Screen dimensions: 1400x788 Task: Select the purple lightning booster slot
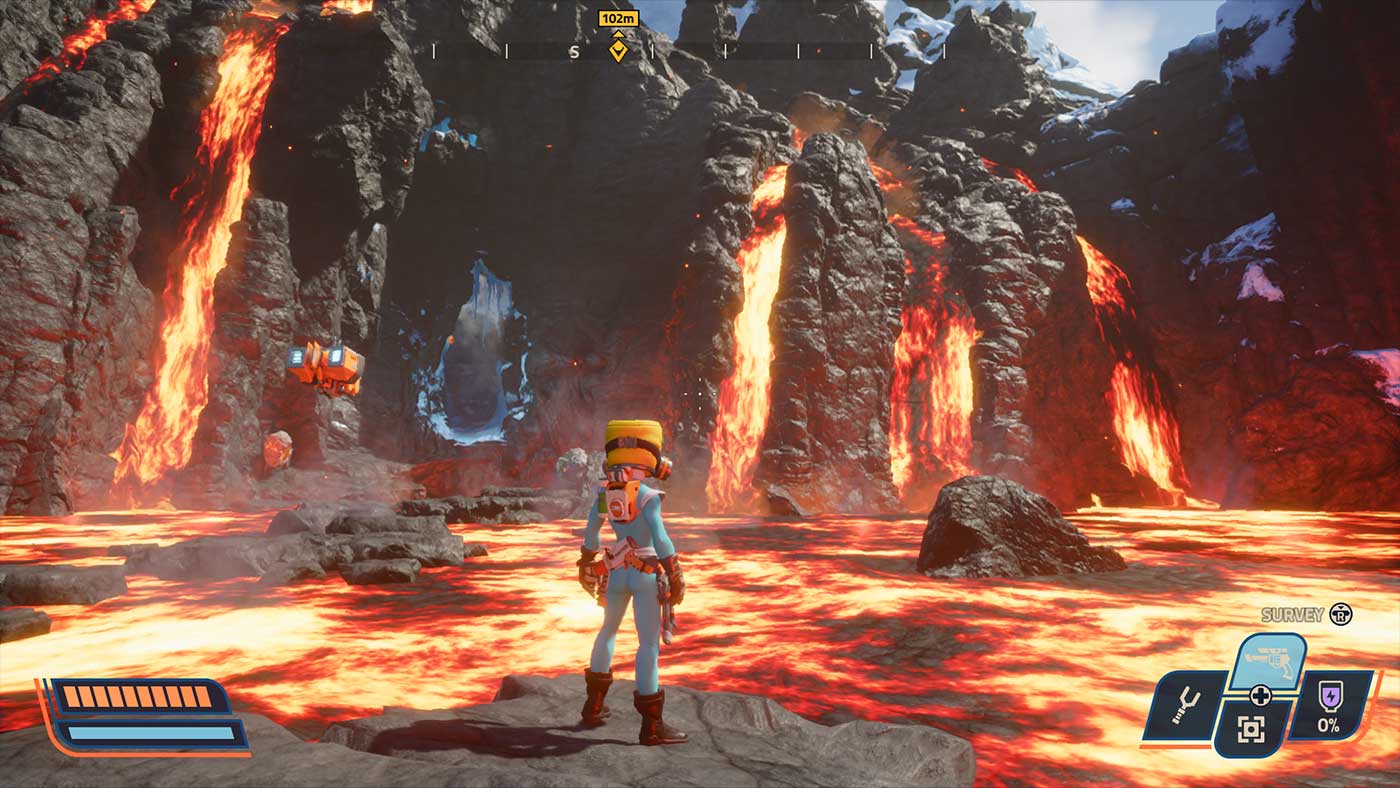click(x=1330, y=704)
